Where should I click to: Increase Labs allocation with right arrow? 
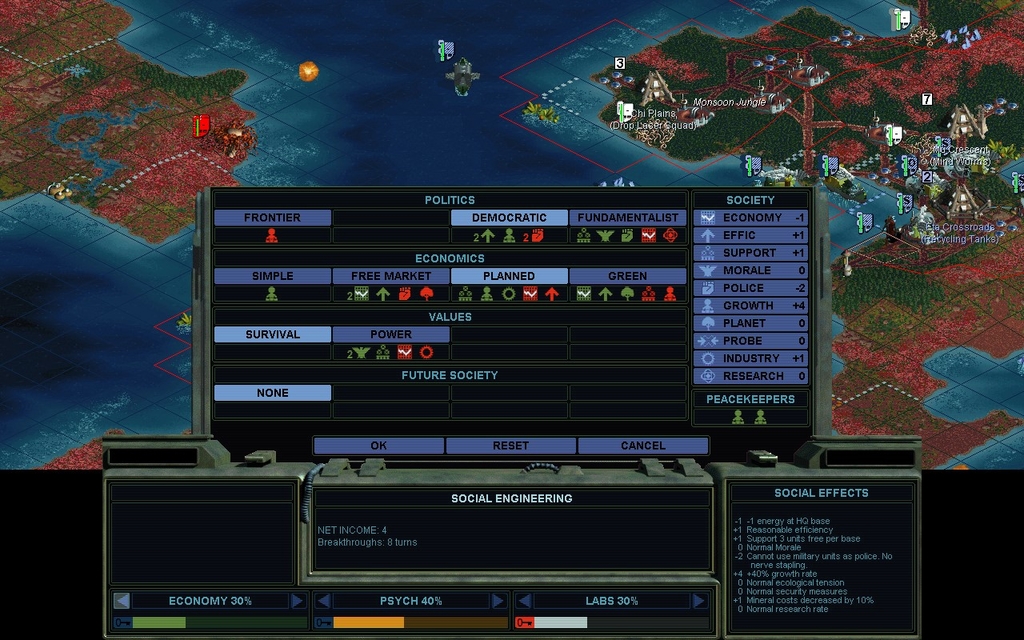coord(698,601)
